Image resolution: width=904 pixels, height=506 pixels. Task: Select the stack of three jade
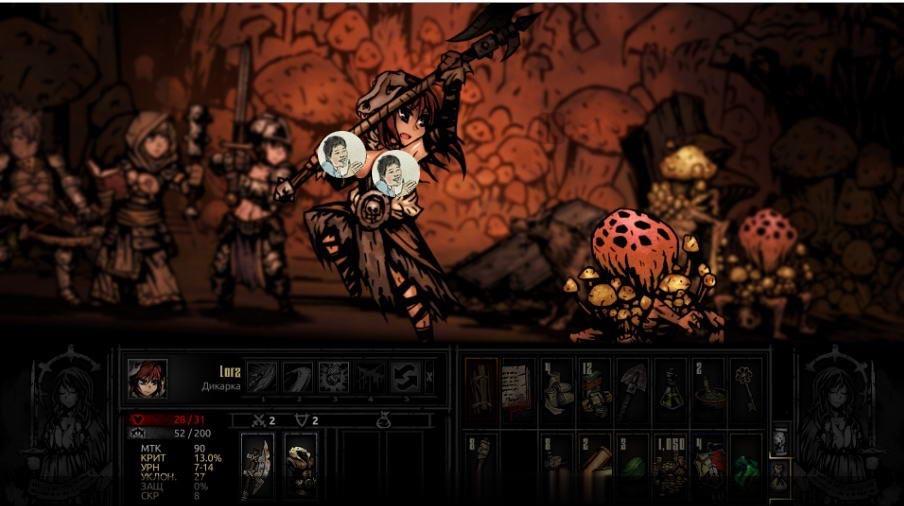coord(632,464)
